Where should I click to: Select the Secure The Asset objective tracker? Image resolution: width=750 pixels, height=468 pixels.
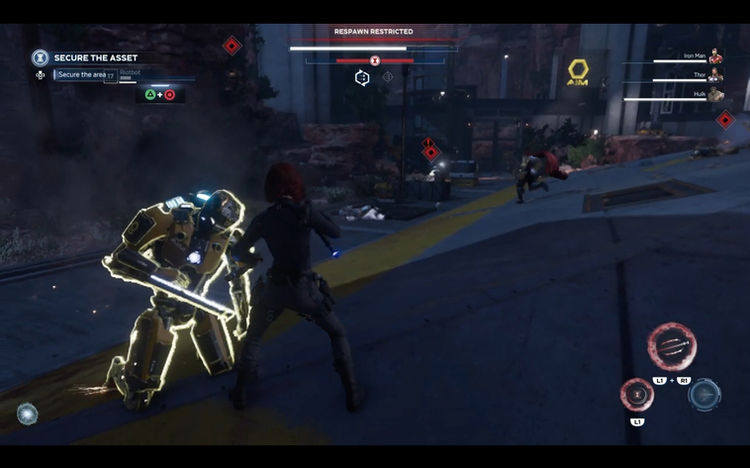(97, 58)
